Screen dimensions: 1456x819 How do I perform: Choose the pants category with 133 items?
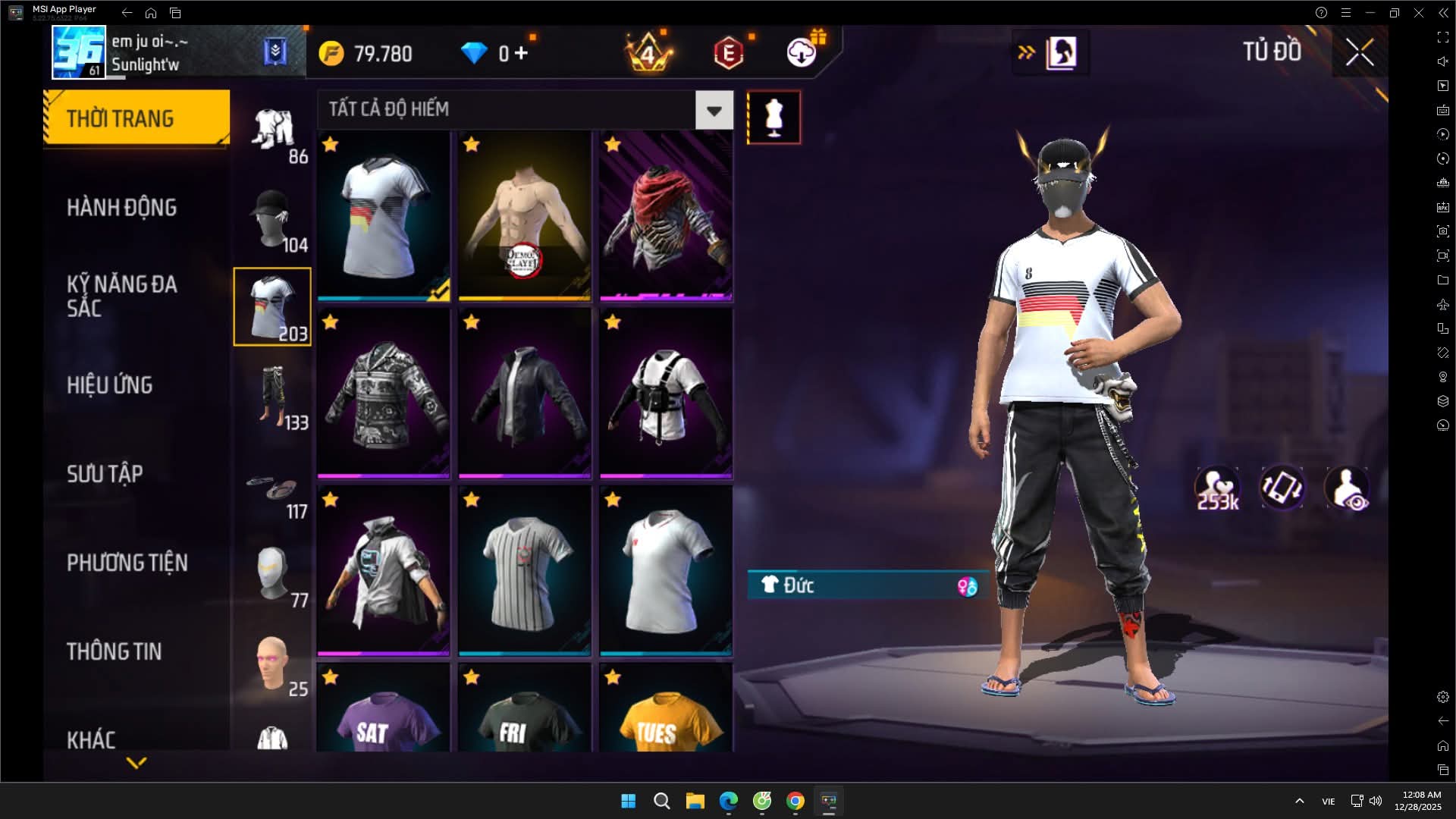[273, 396]
